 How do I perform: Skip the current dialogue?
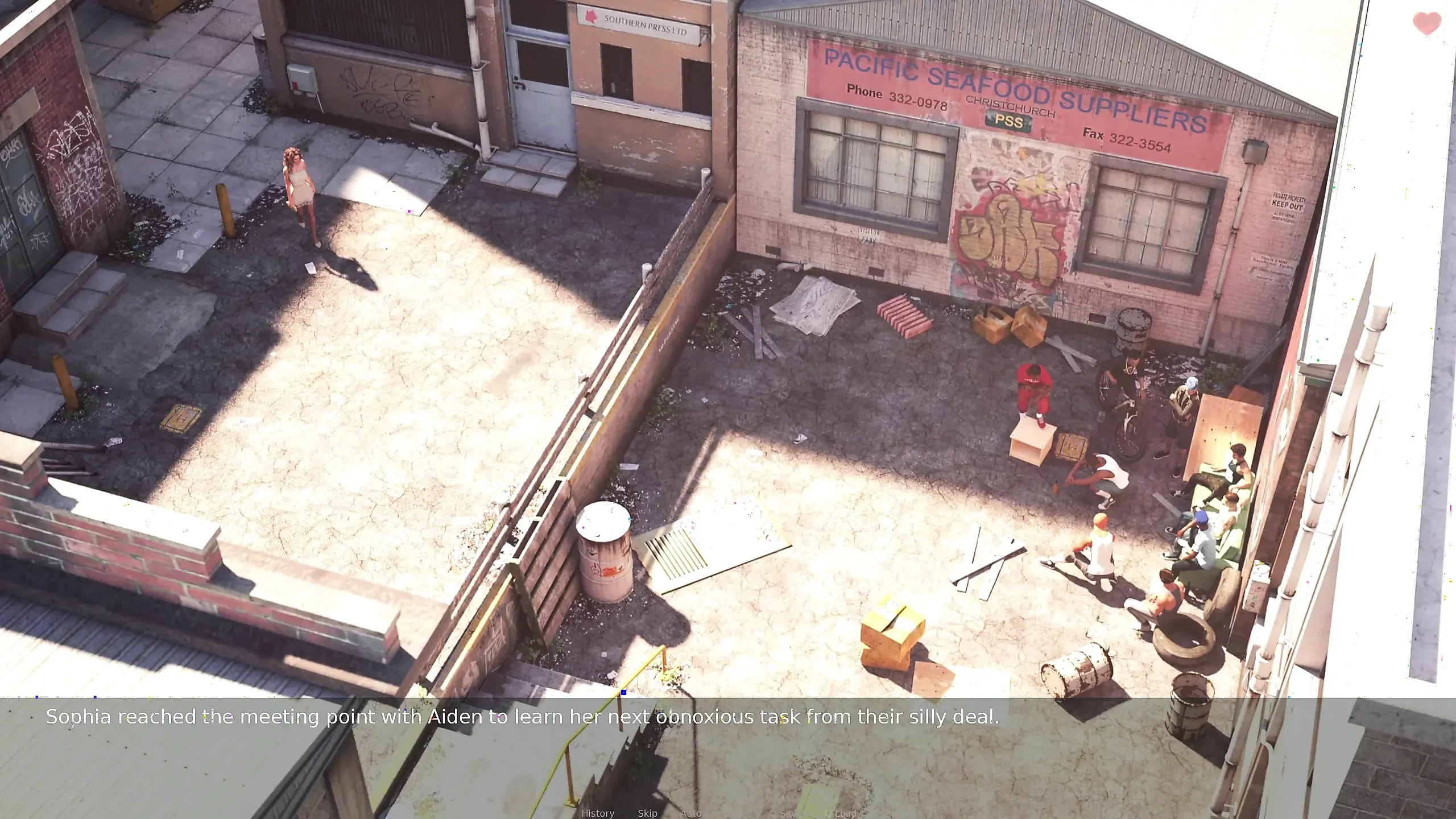click(x=647, y=813)
